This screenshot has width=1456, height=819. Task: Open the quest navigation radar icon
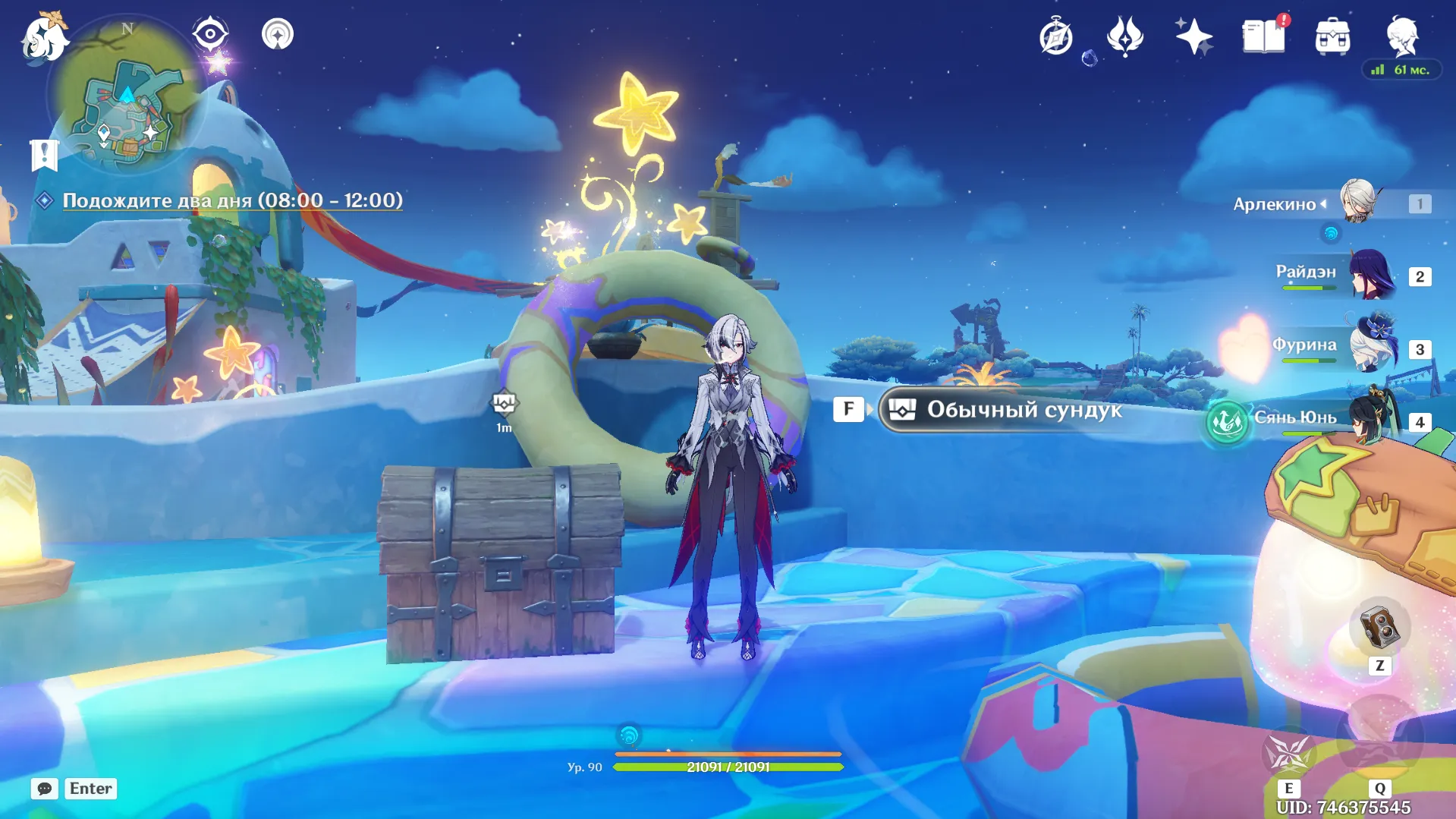point(277,34)
